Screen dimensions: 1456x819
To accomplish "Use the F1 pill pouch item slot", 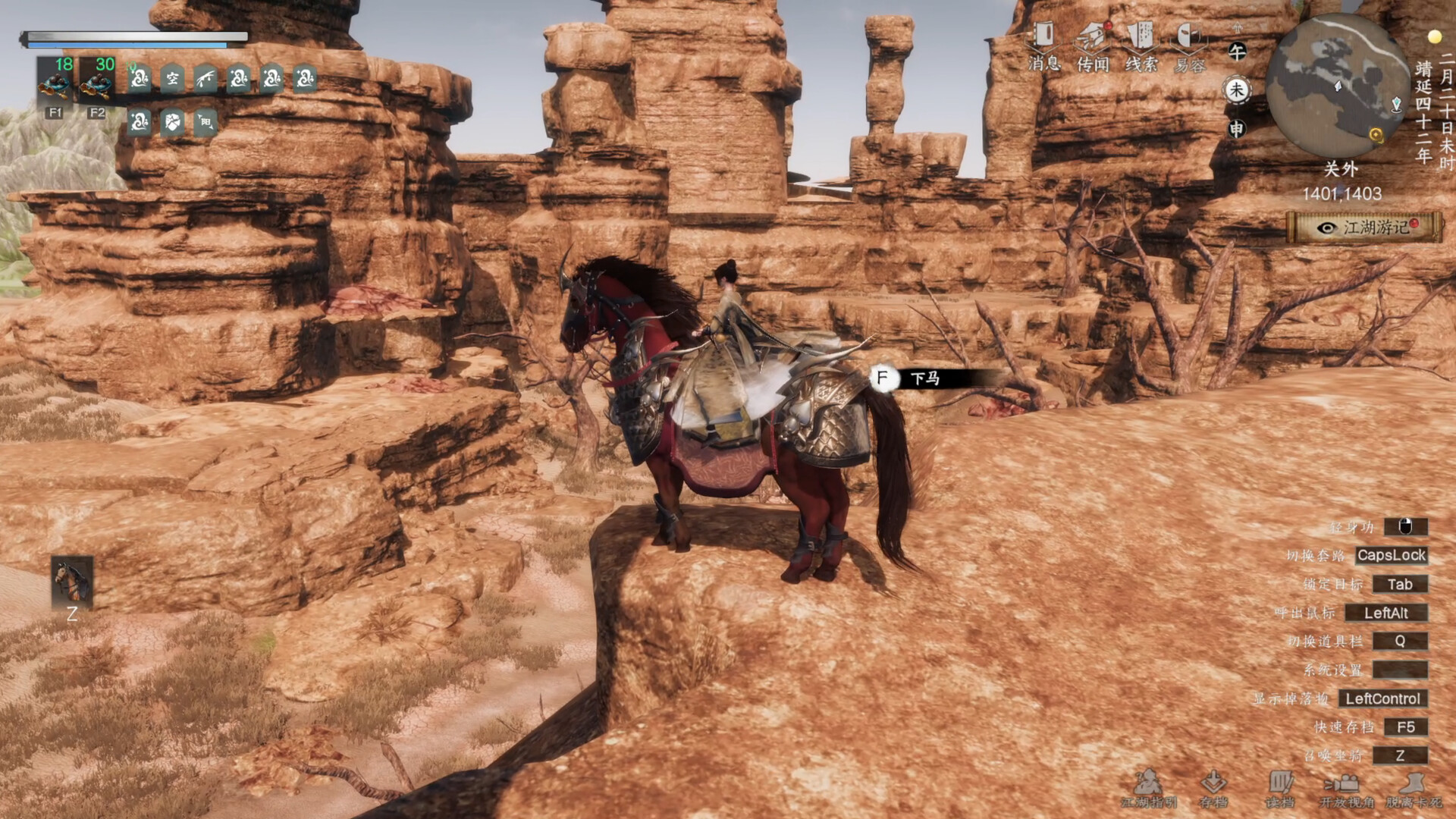I will (55, 82).
